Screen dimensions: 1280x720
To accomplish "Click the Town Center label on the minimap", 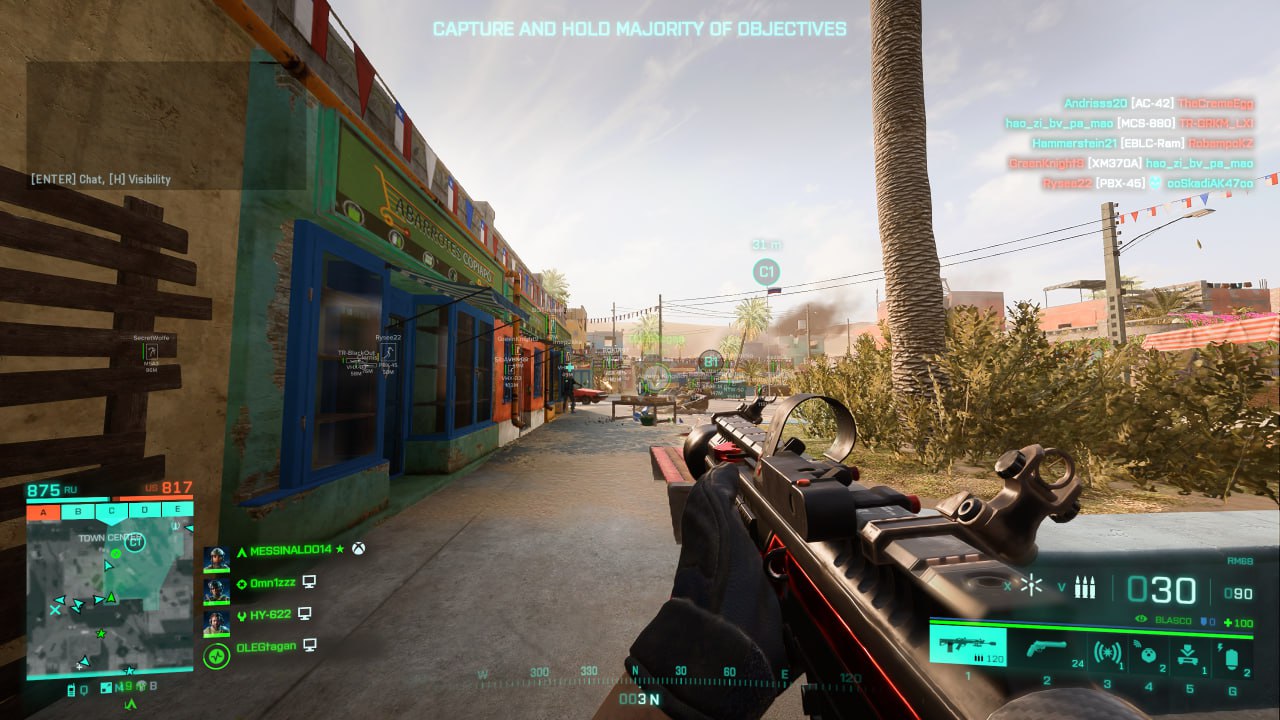I will point(110,537).
